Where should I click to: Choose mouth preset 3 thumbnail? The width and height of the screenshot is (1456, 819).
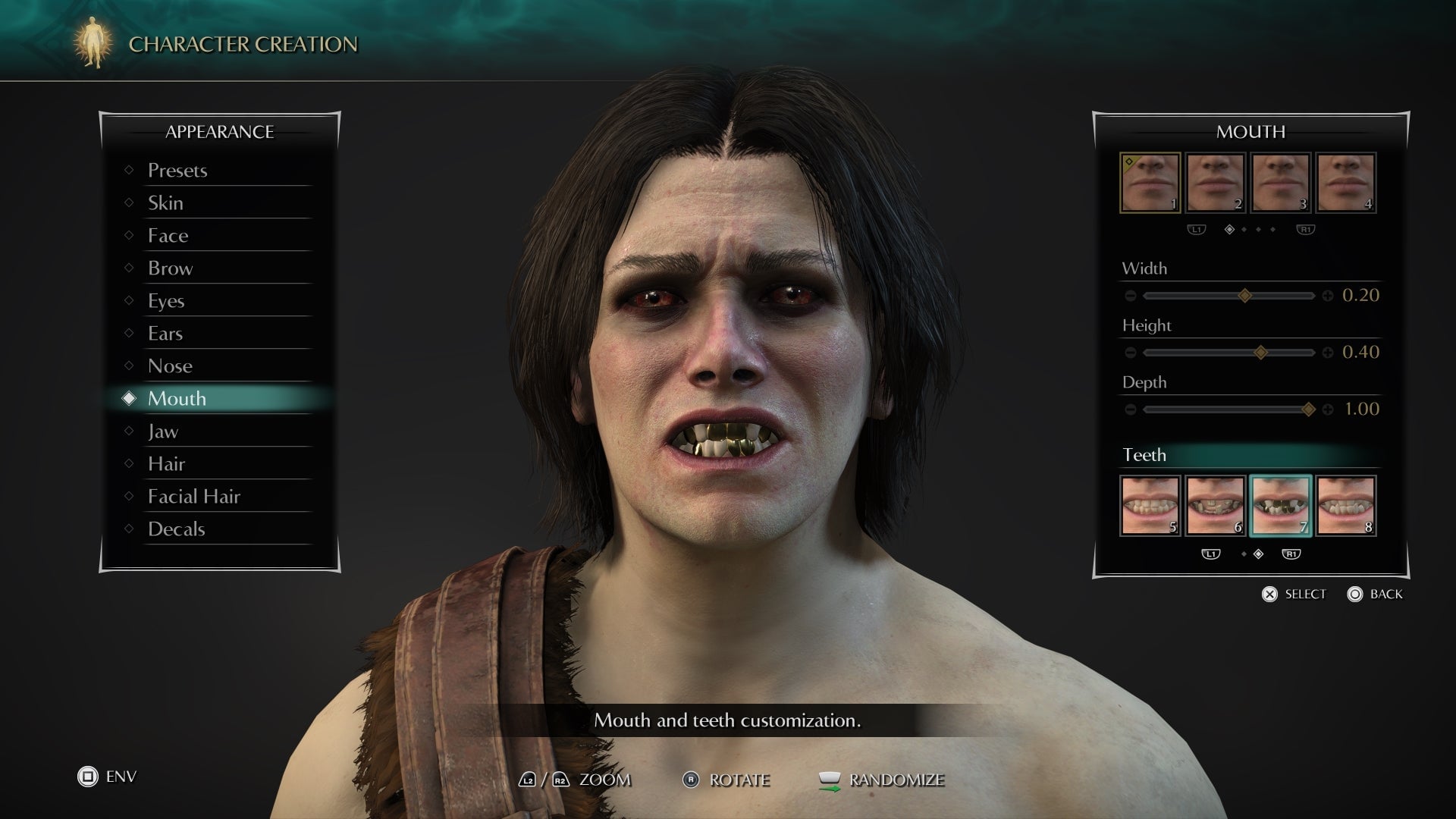1280,182
